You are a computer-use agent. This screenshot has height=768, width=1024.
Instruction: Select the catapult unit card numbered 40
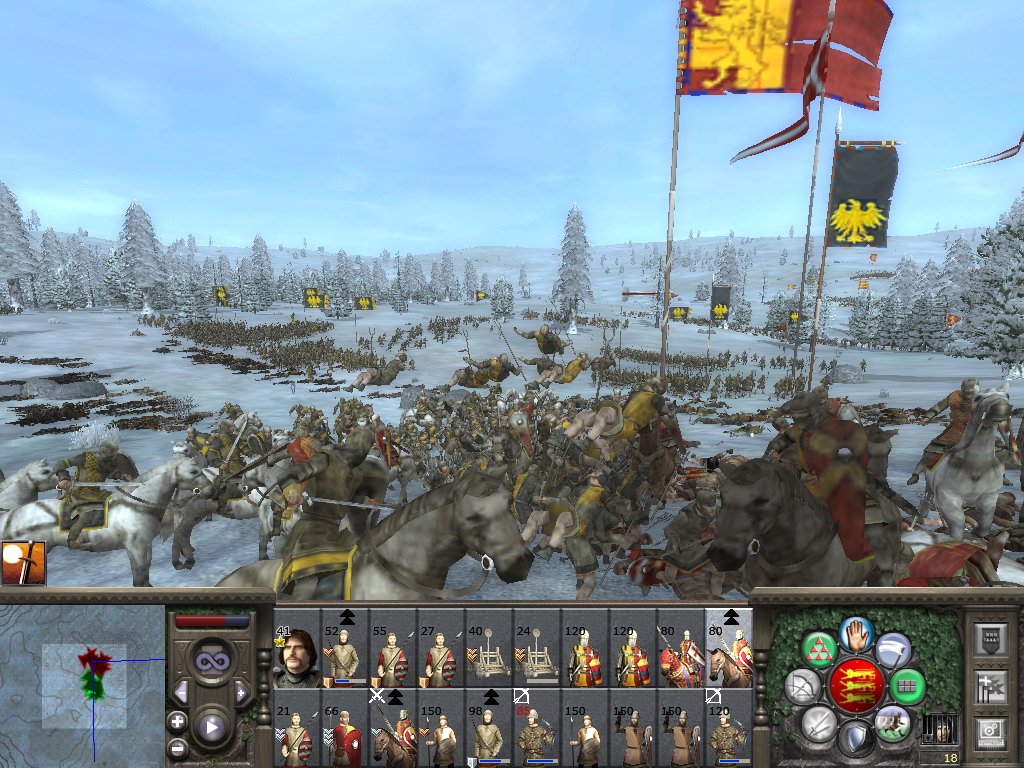[488, 657]
